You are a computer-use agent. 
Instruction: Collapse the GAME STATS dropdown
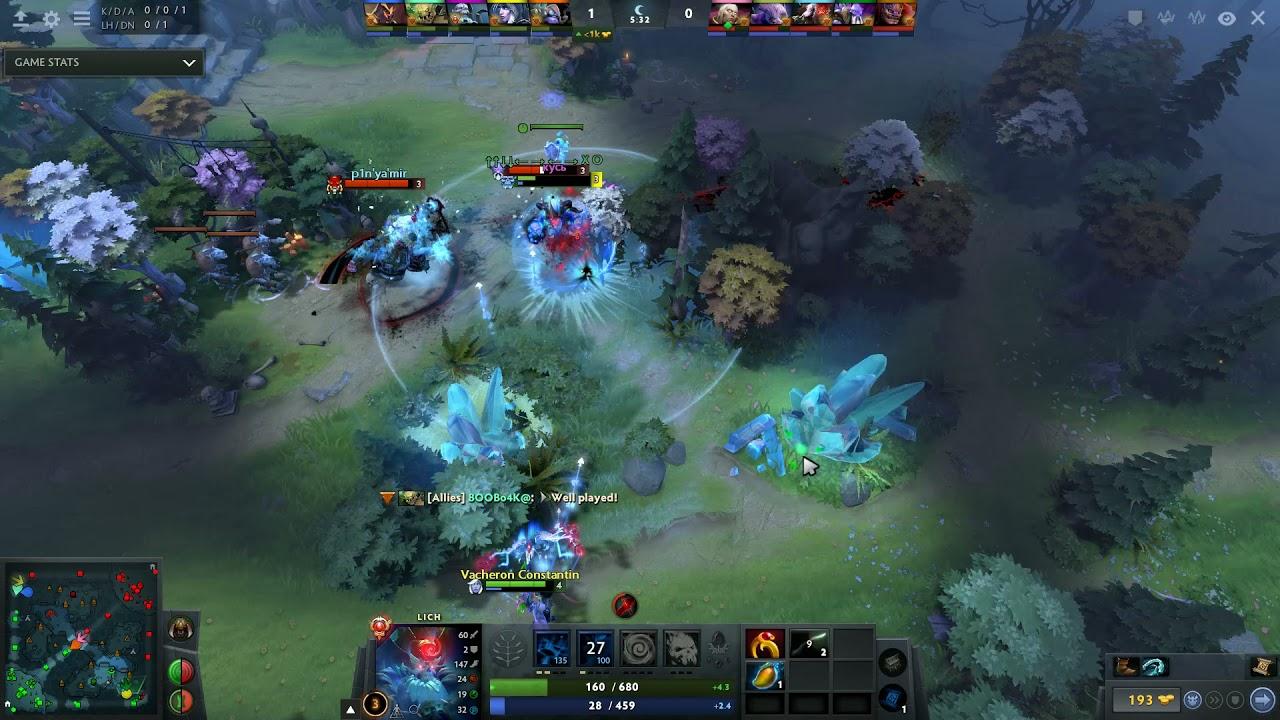190,62
